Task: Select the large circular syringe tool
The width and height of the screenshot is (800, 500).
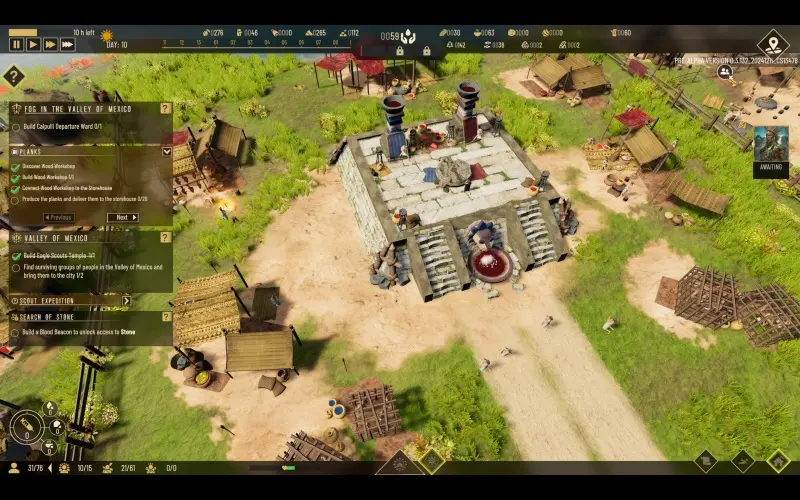Action: coord(26,429)
